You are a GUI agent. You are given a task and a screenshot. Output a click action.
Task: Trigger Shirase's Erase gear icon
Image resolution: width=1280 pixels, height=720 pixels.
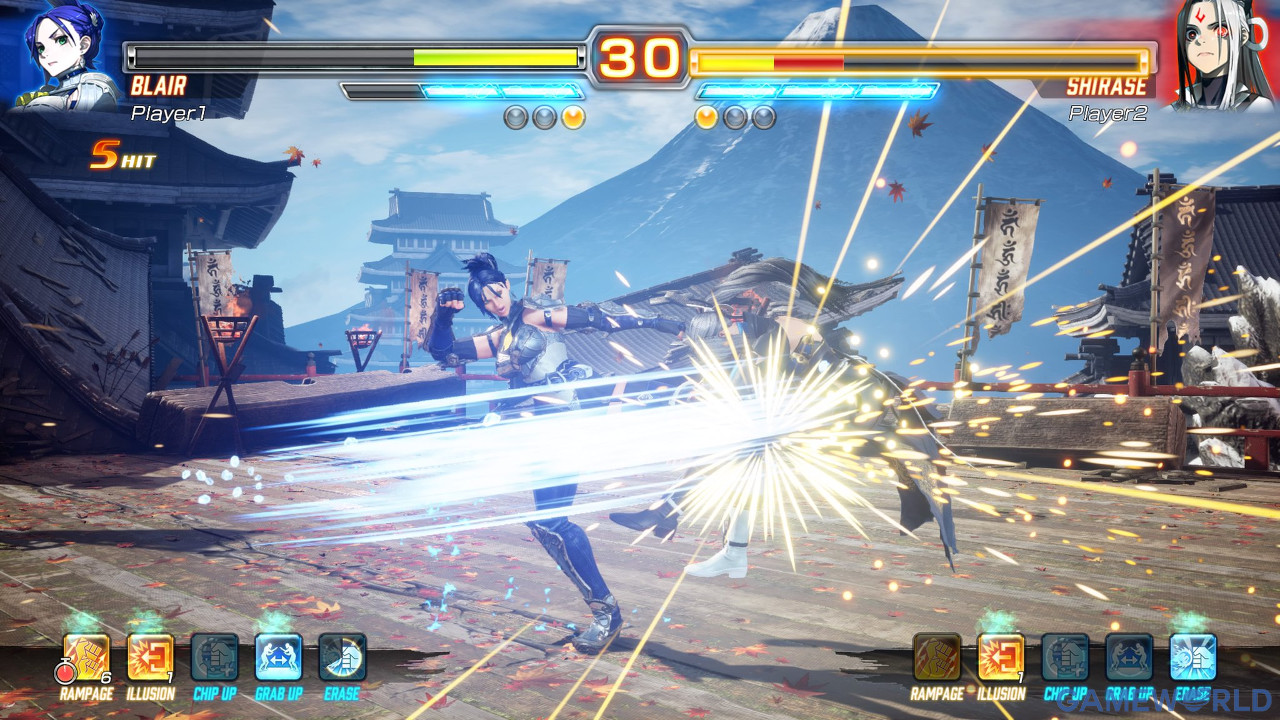click(x=1193, y=657)
